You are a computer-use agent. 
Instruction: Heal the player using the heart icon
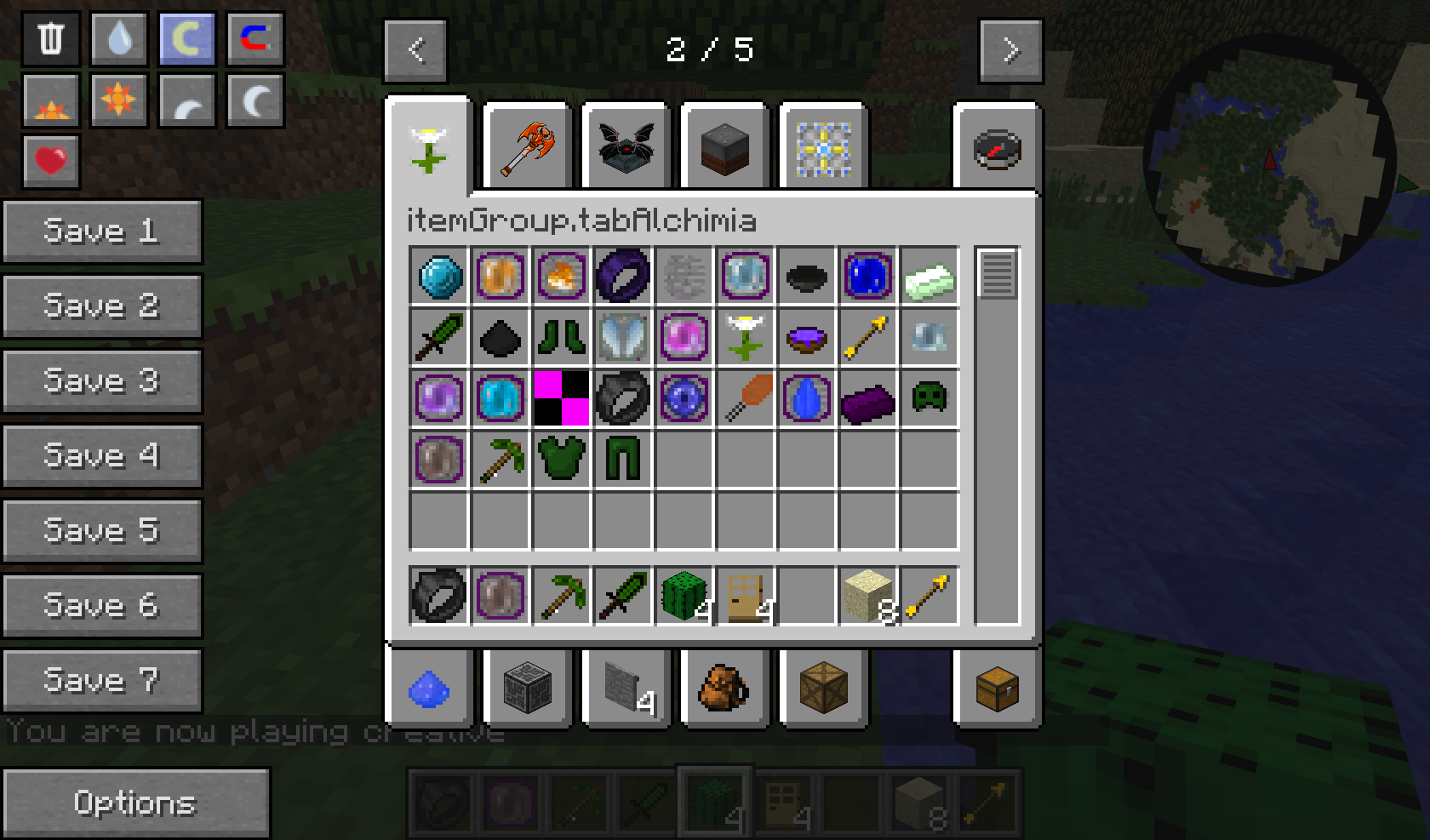(49, 160)
